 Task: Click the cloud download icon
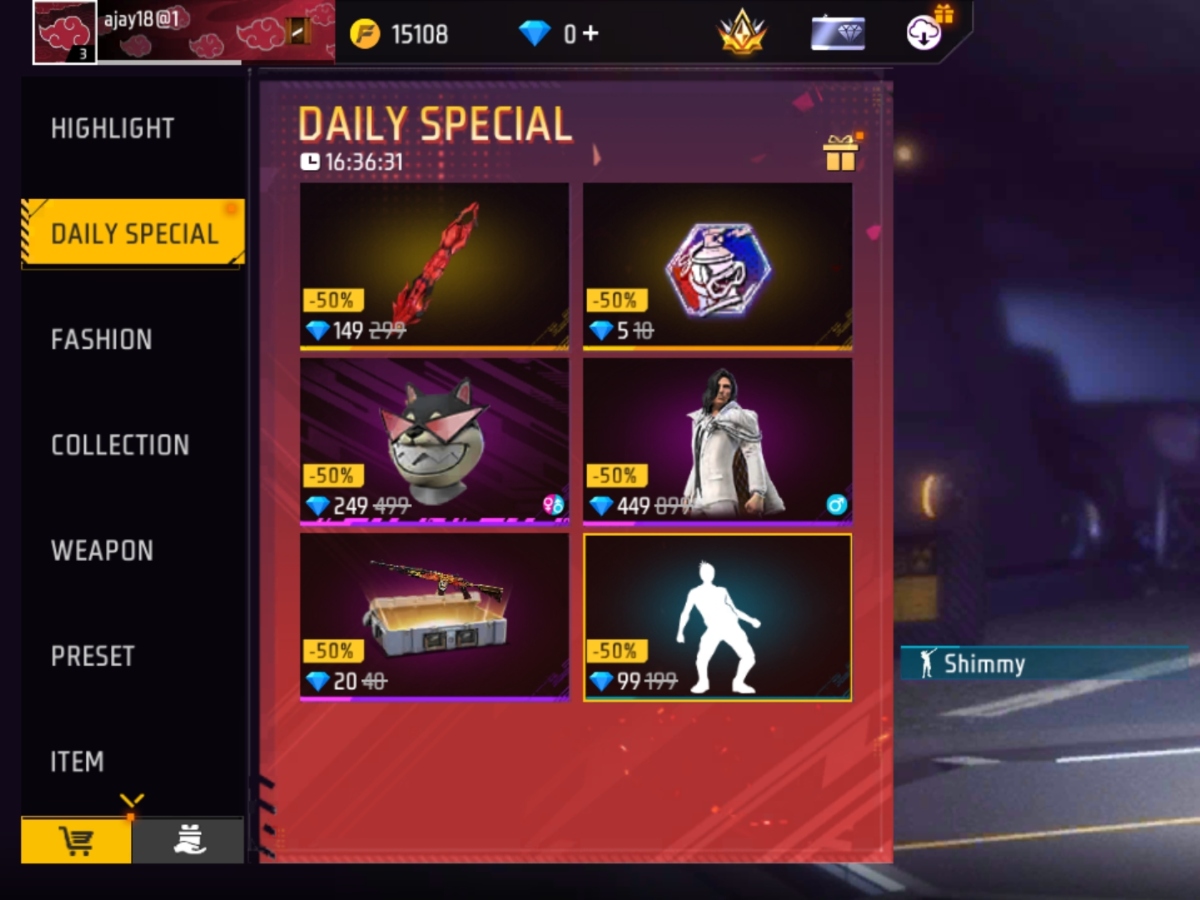pyautogui.click(x=924, y=33)
